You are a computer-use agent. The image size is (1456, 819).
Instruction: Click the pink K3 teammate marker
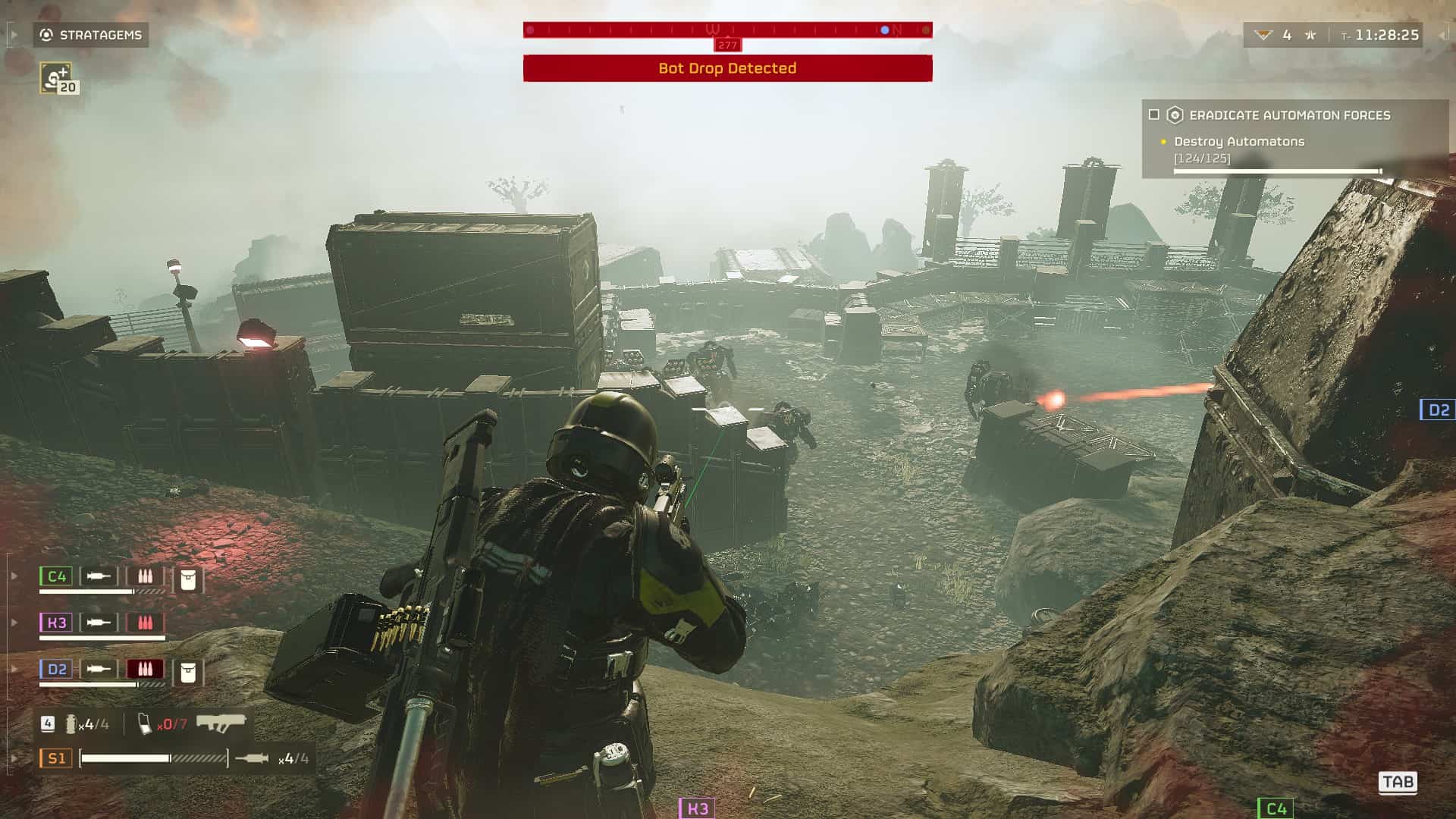point(696,808)
